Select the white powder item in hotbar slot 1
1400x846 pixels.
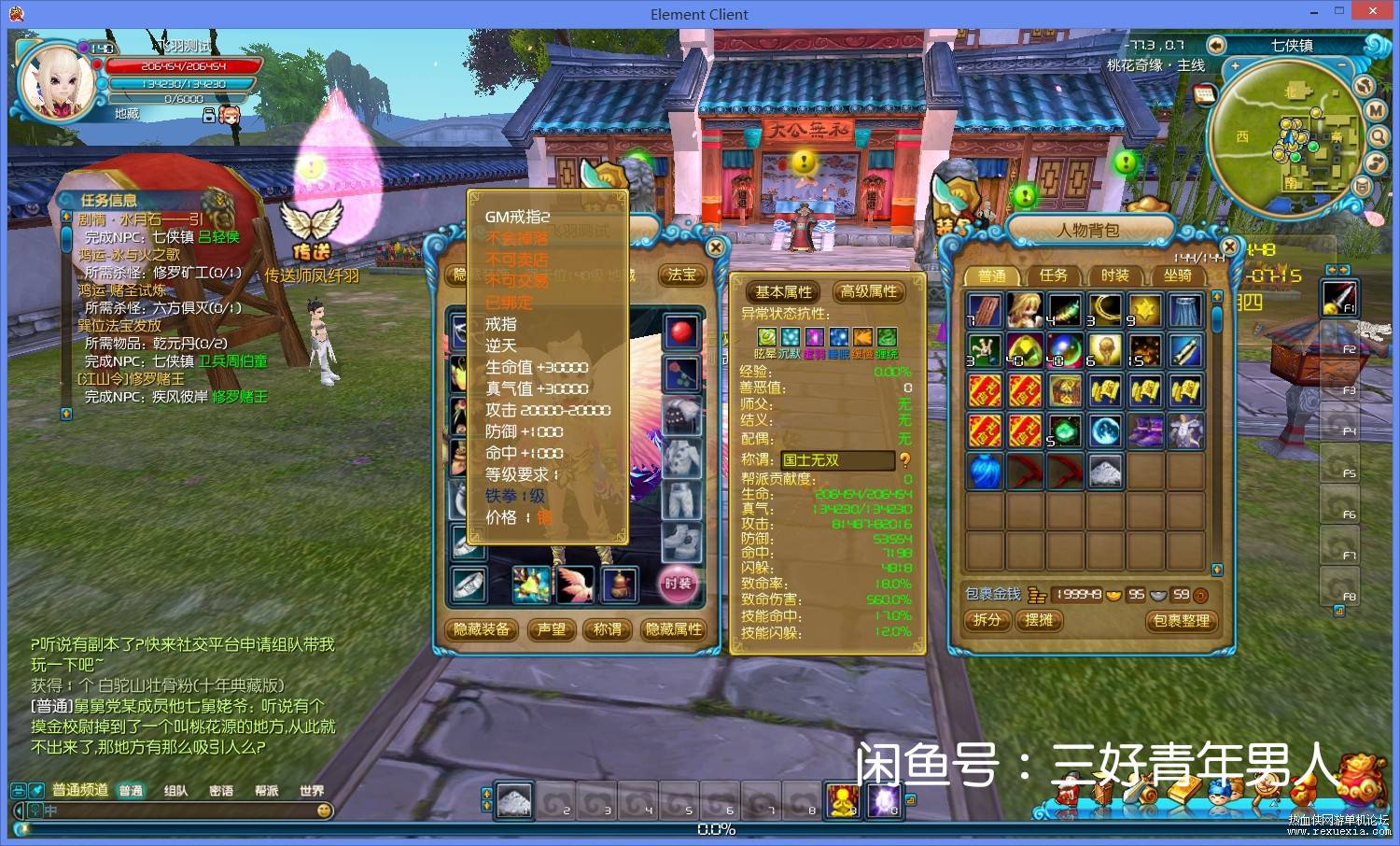[x=514, y=800]
